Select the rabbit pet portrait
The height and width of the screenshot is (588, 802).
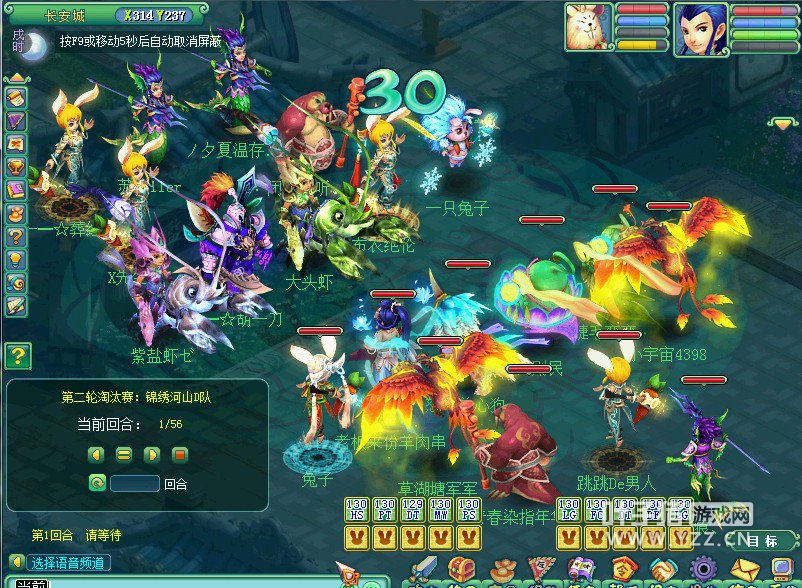tap(588, 26)
